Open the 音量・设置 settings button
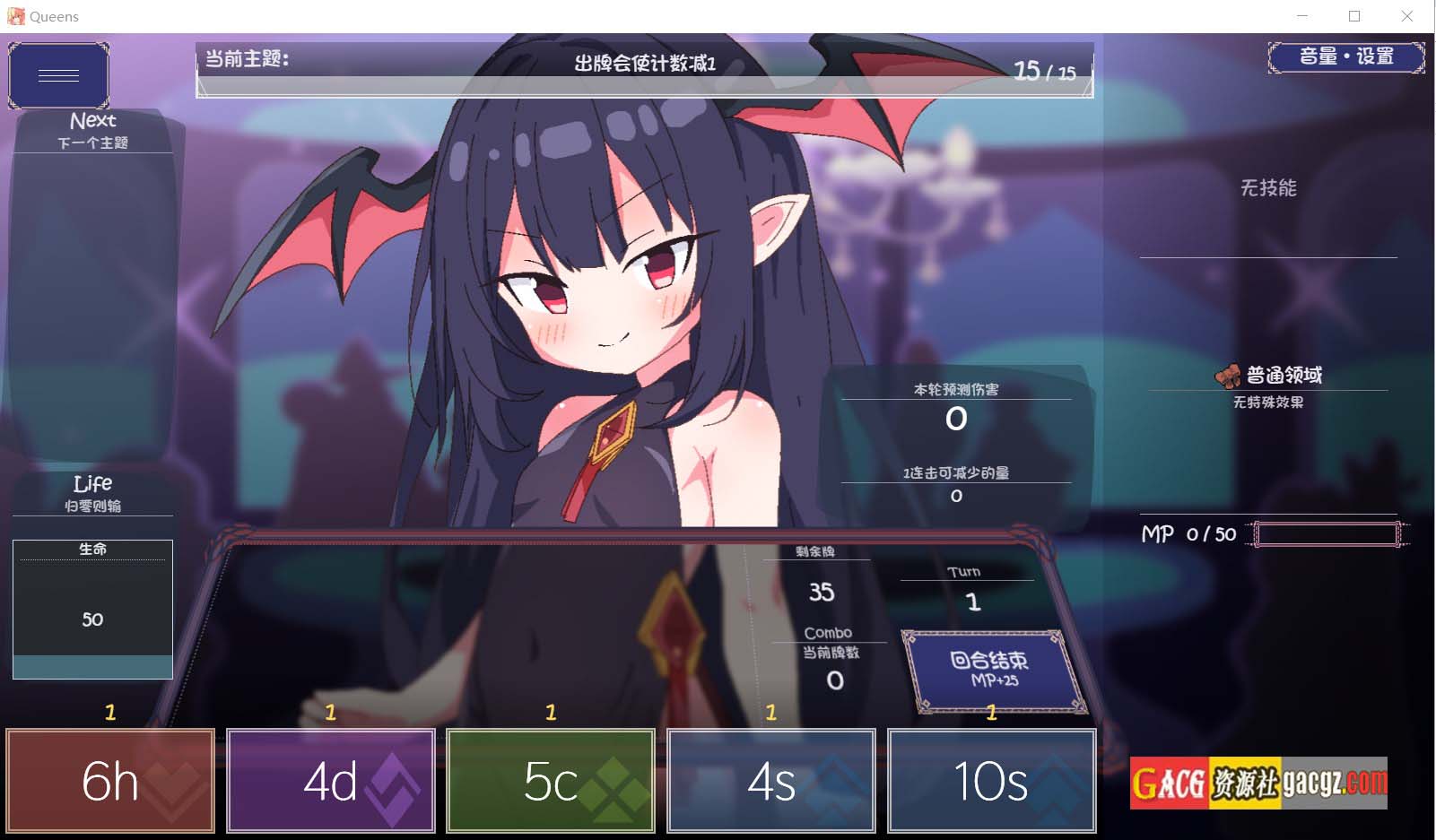 pyautogui.click(x=1345, y=57)
